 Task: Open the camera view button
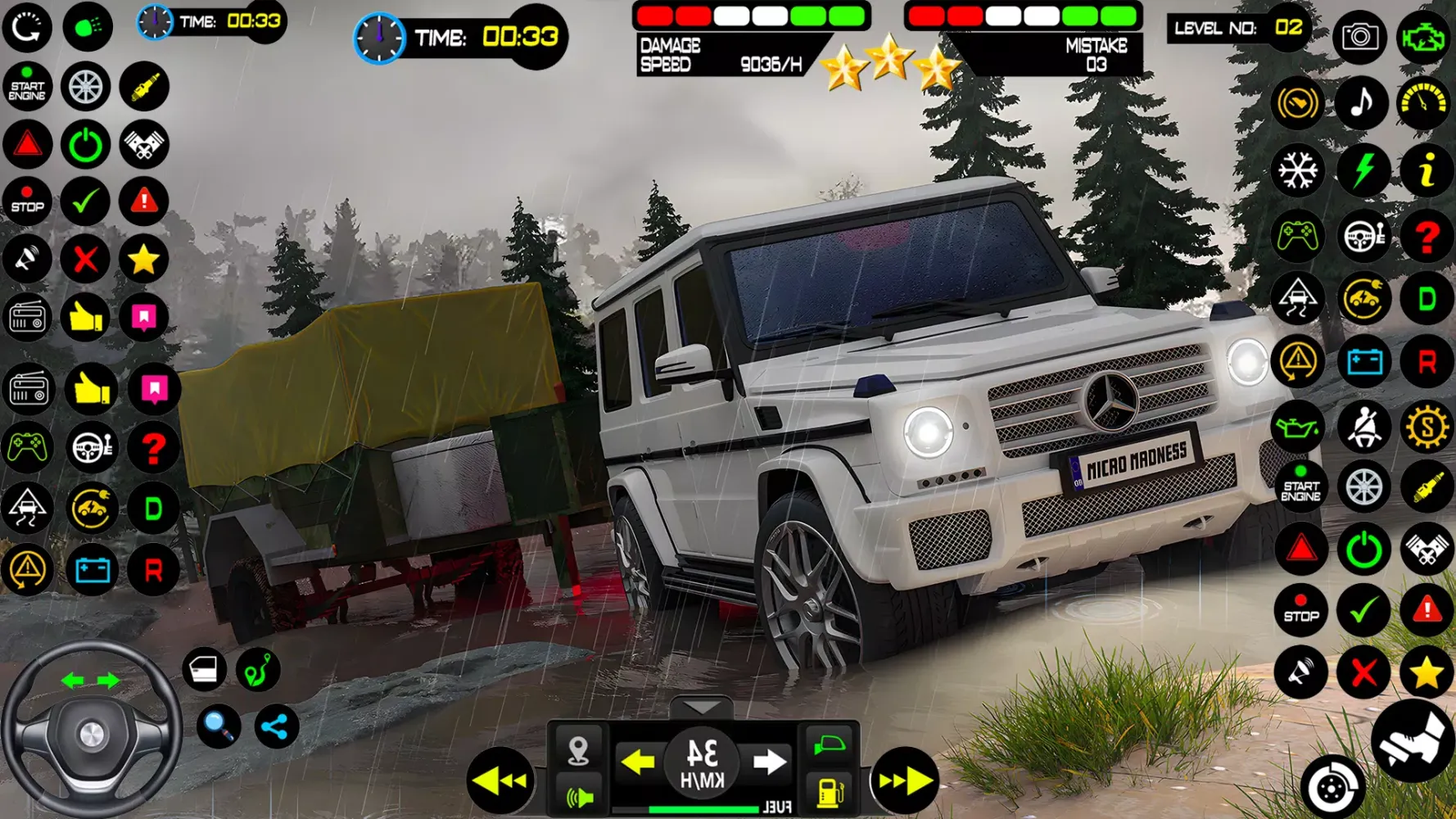point(1359,37)
